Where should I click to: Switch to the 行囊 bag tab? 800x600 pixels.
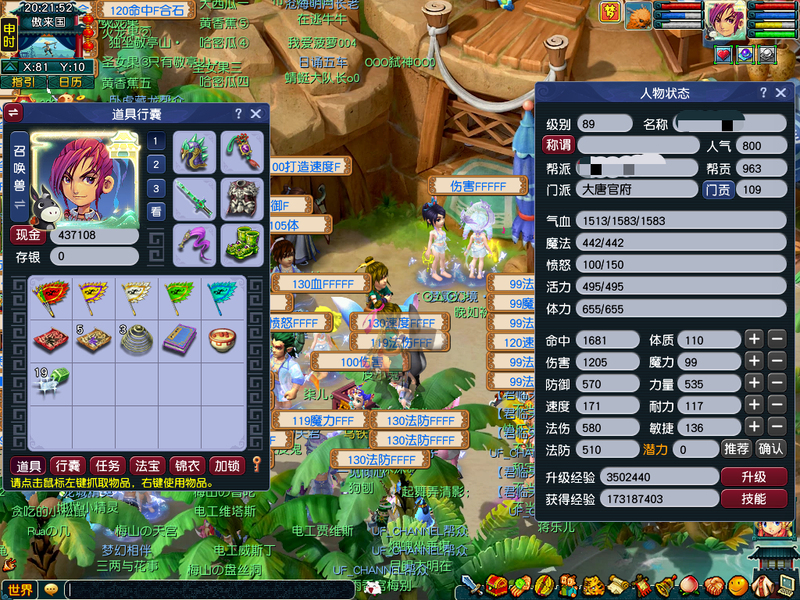(68, 465)
